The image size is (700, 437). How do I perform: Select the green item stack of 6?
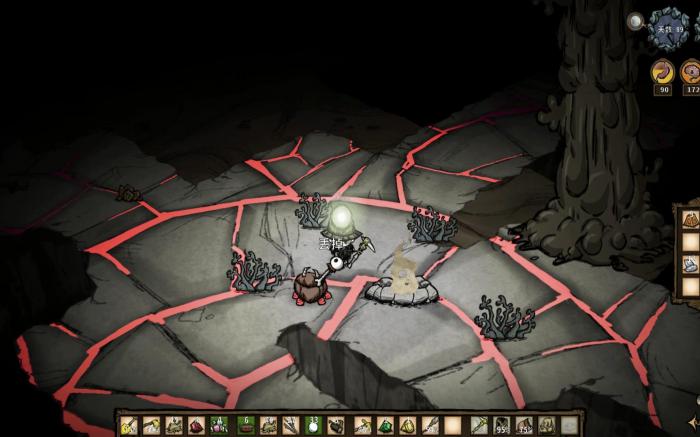(245, 426)
